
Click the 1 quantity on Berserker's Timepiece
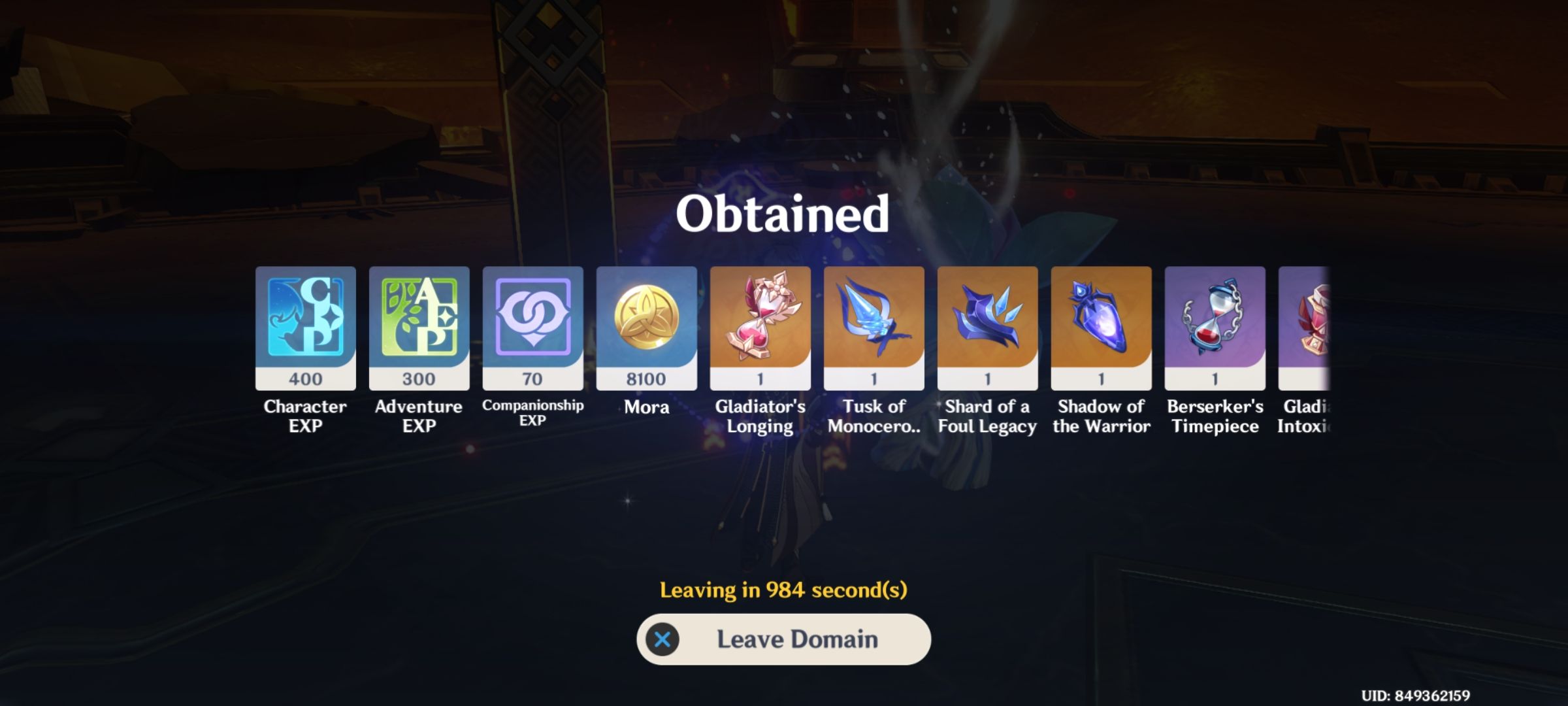point(1215,379)
